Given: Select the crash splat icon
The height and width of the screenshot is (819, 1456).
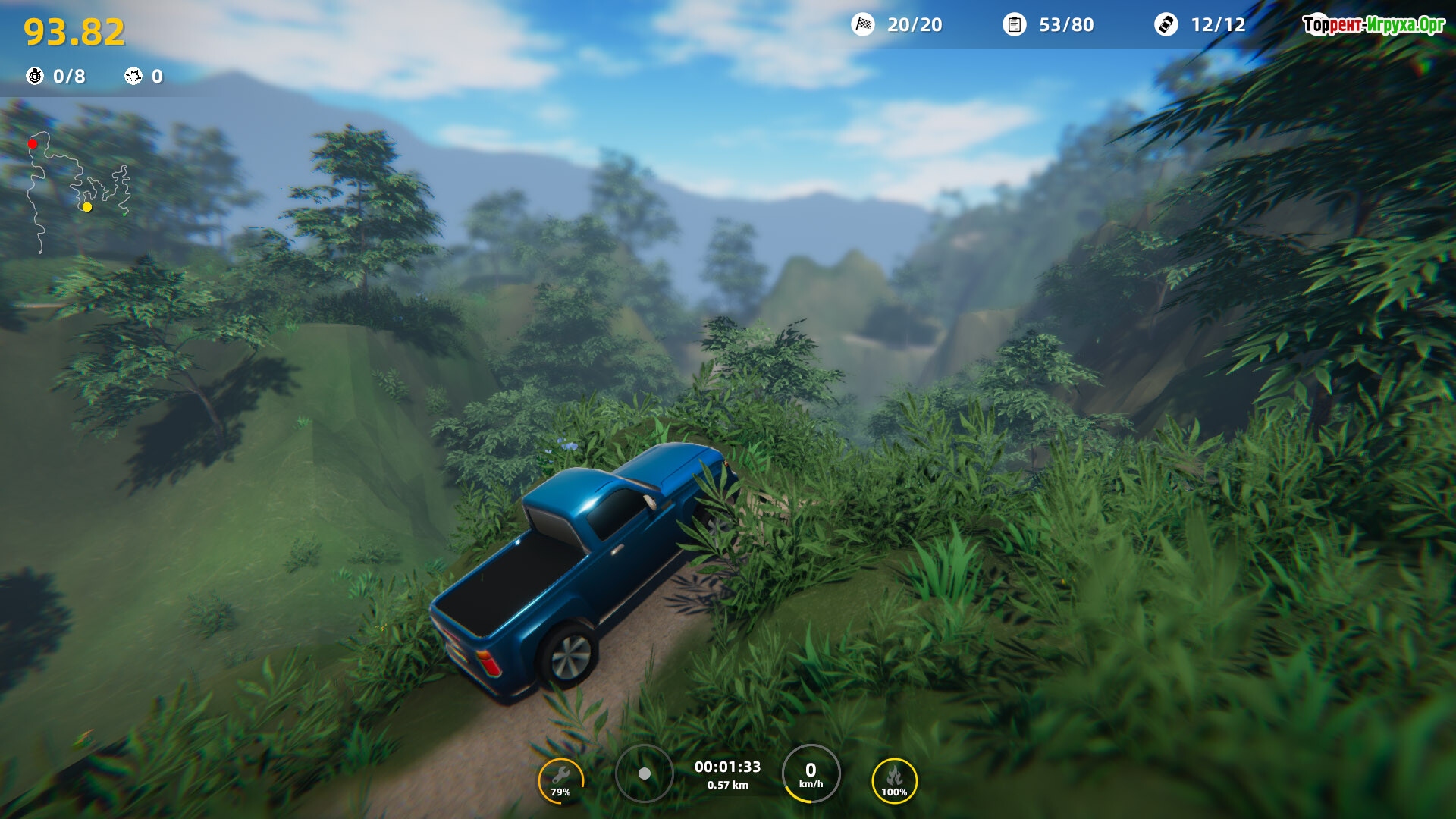Looking at the screenshot, I should point(133,76).
